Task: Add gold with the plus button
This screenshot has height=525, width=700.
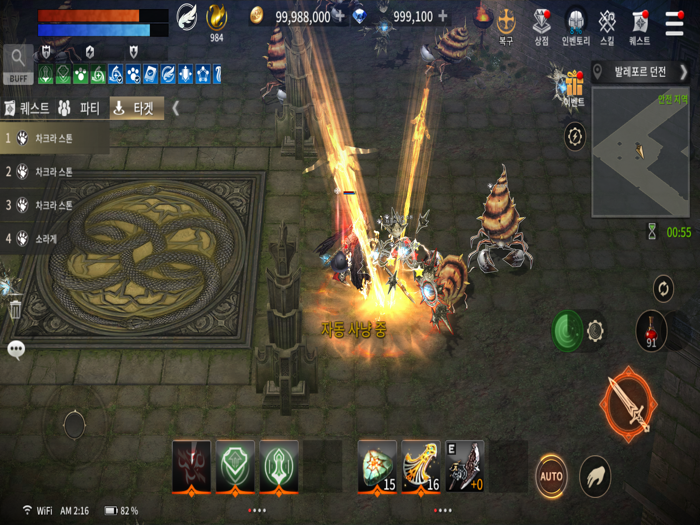Action: pos(340,16)
